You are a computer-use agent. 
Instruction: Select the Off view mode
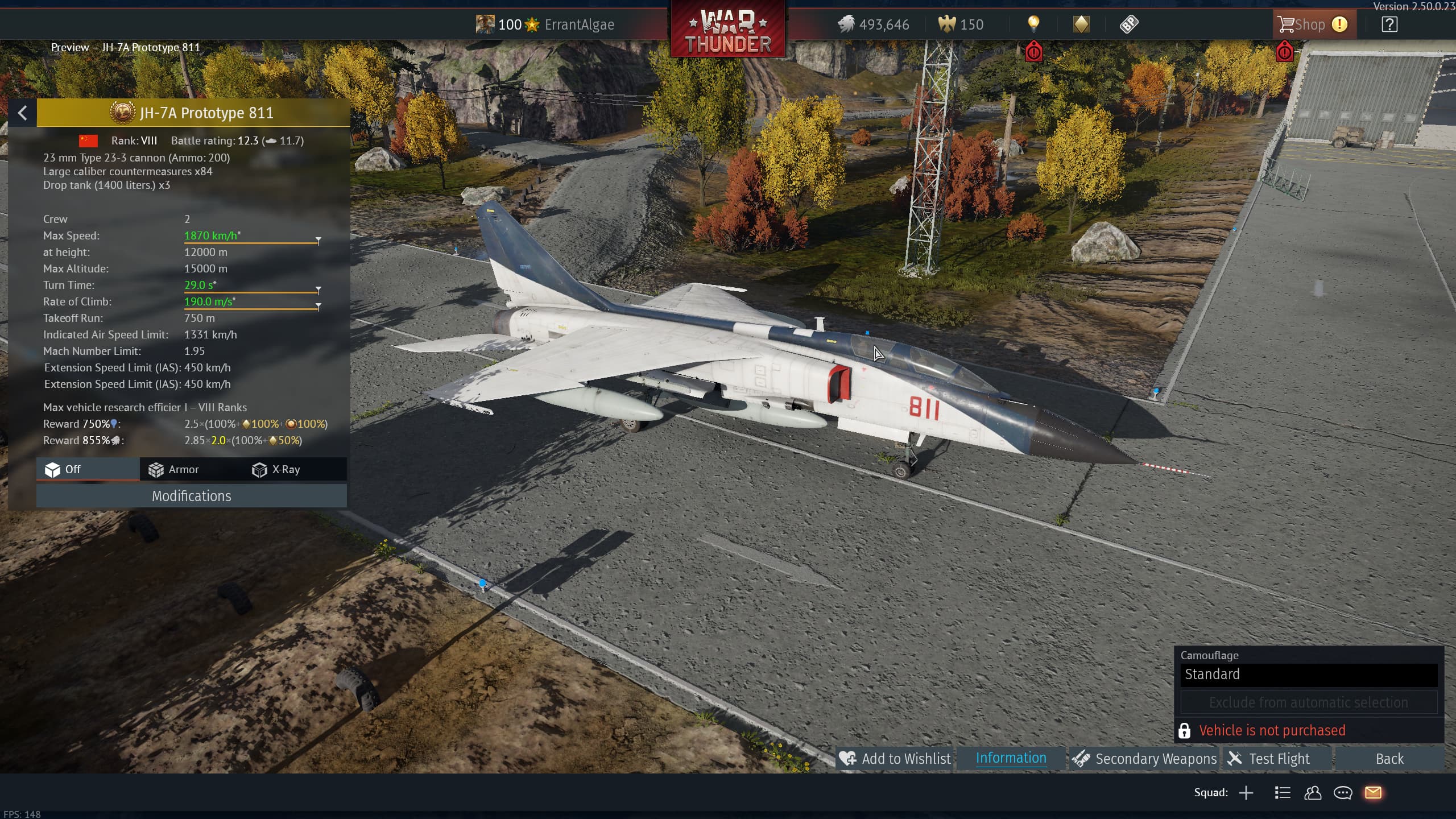[x=63, y=470]
